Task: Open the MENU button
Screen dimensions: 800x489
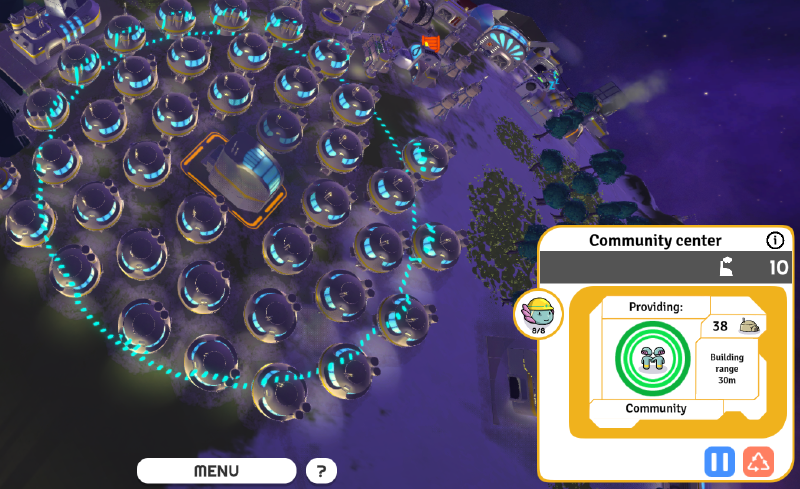Action: coord(216,470)
